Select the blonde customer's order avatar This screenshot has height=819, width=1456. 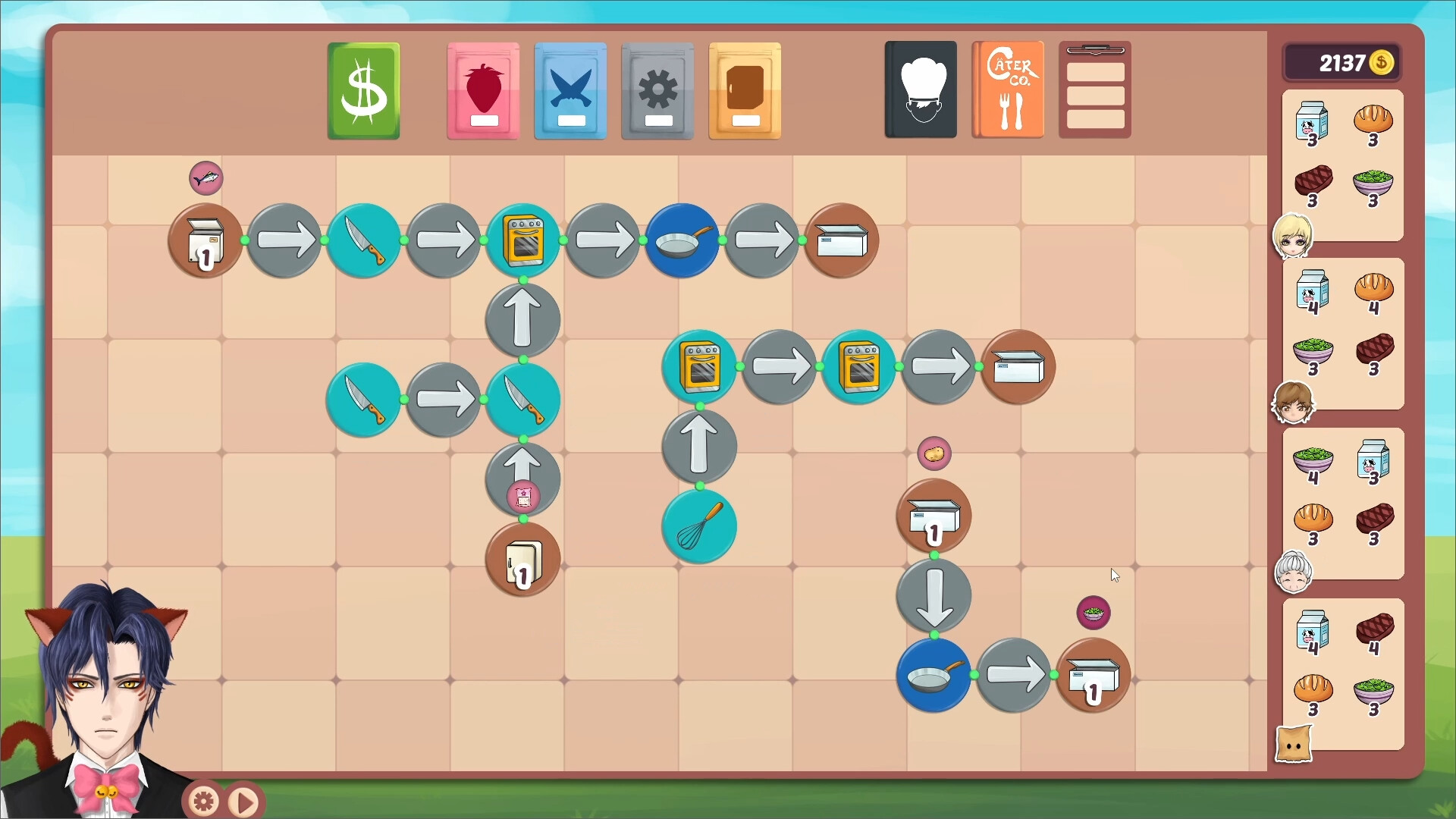tap(1294, 237)
